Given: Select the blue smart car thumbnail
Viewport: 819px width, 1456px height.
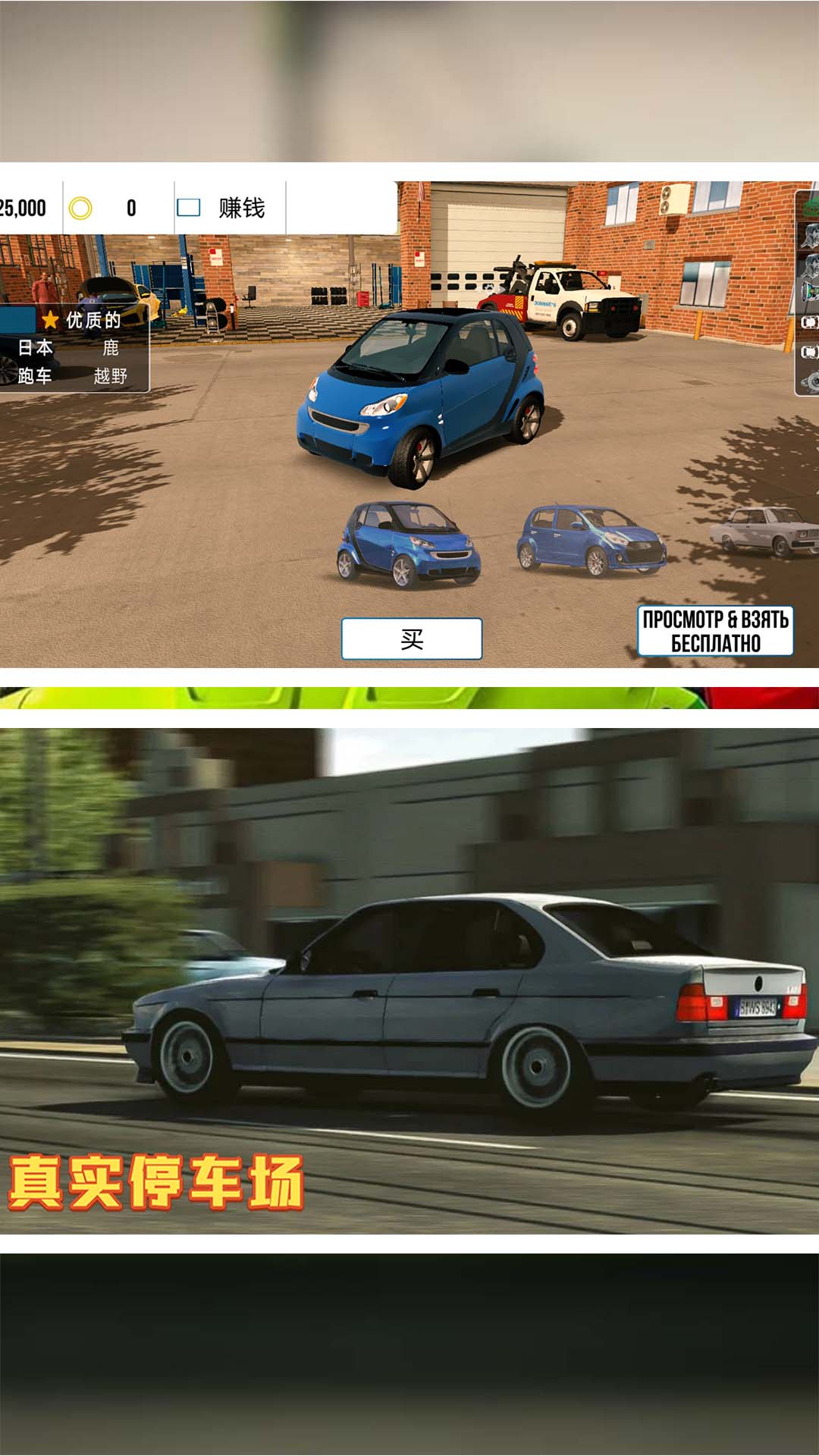Looking at the screenshot, I should tap(408, 544).
